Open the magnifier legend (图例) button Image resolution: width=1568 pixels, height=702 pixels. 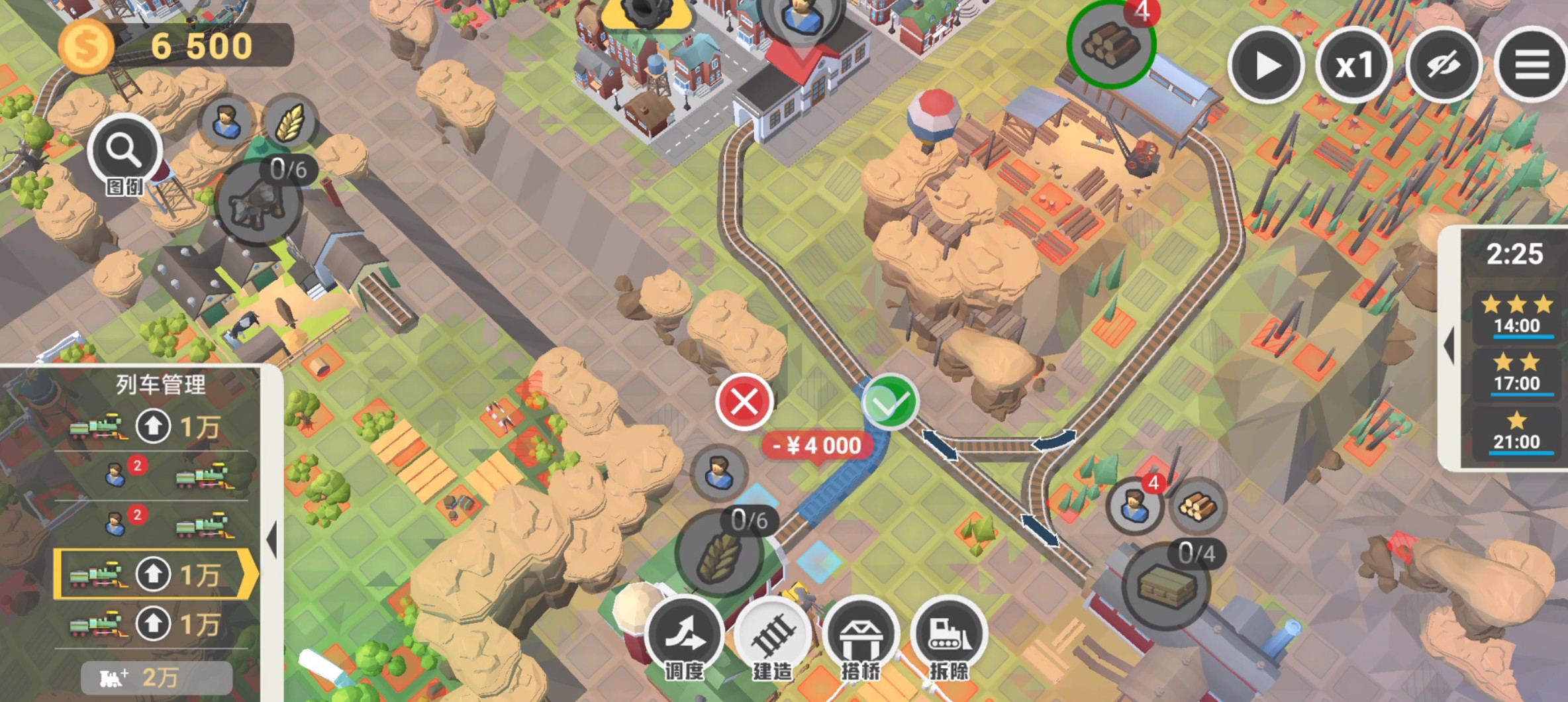point(124,154)
